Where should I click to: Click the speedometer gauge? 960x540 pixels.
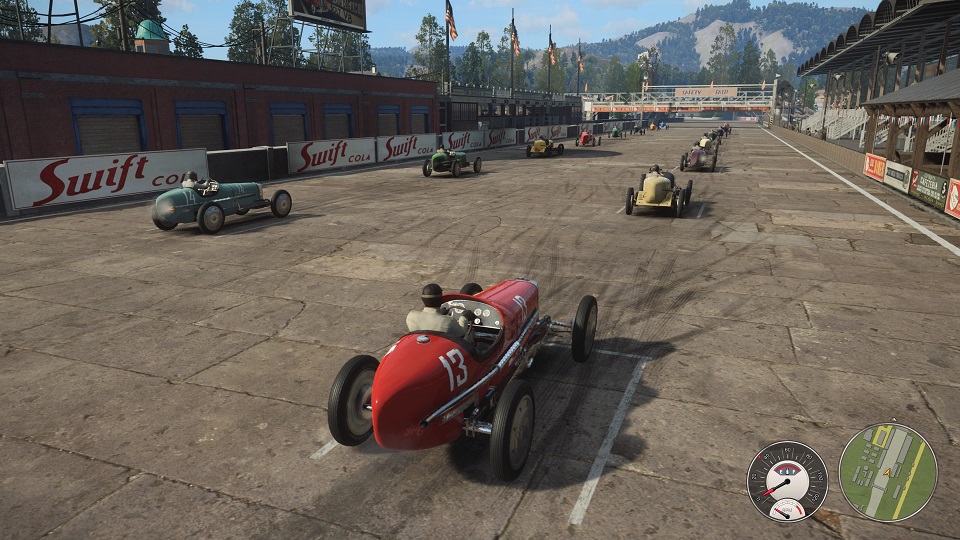pos(787,480)
